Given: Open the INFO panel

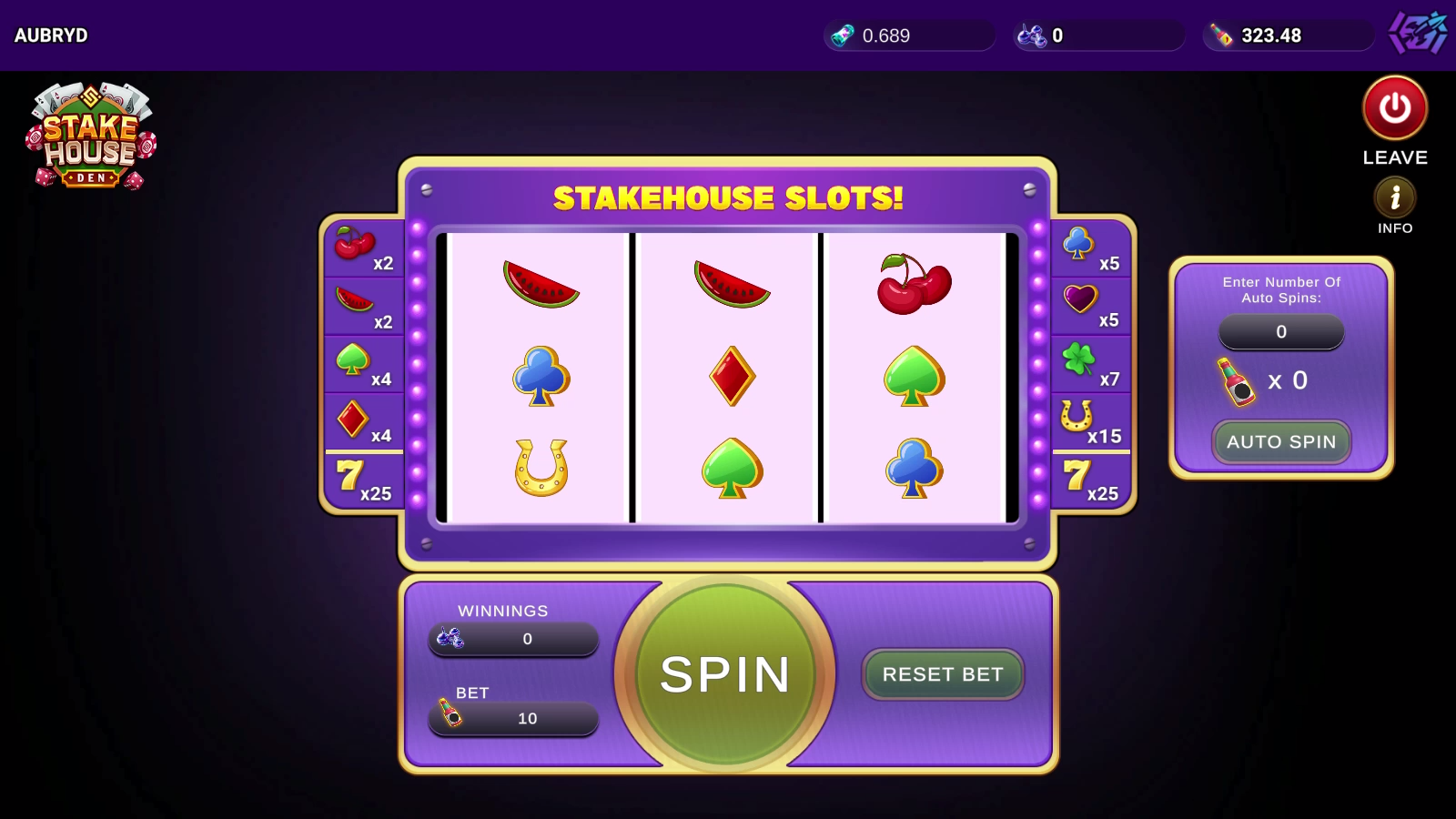Looking at the screenshot, I should 1395,197.
